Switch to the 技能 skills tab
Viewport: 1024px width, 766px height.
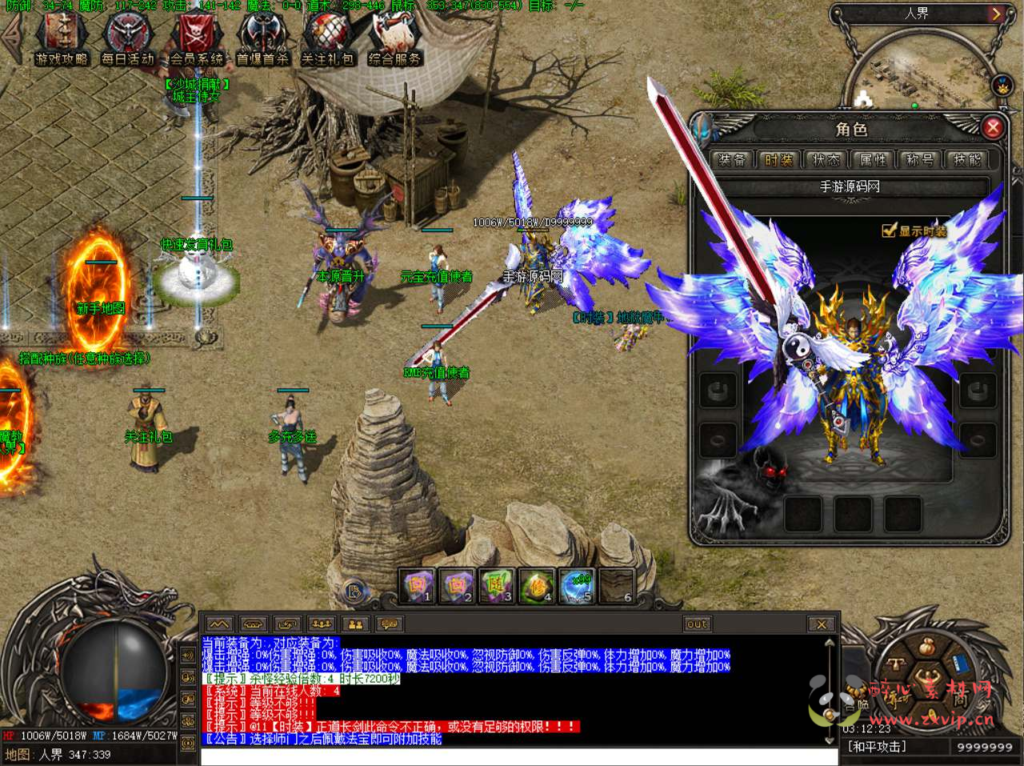point(965,160)
